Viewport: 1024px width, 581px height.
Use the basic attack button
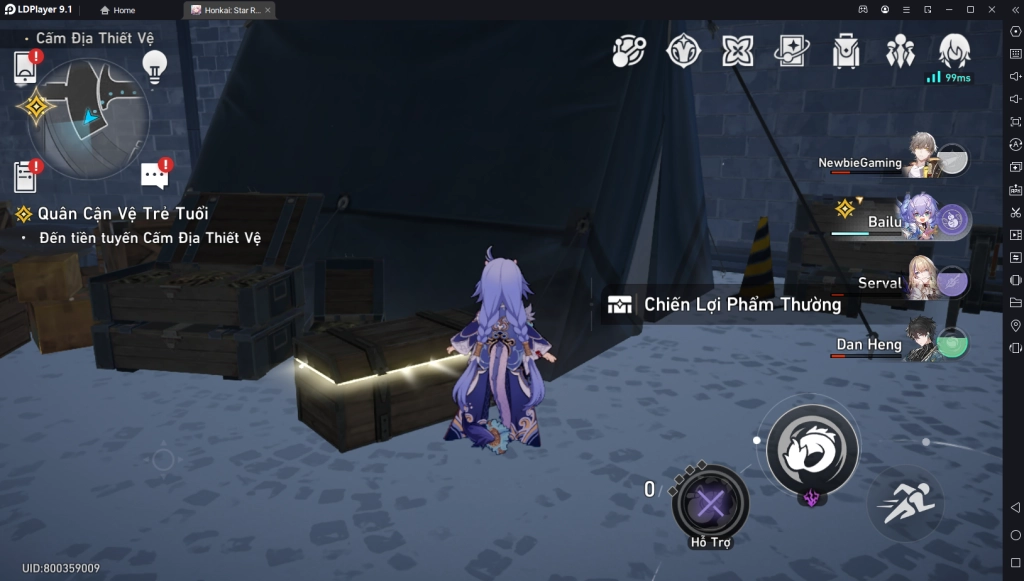tap(812, 449)
